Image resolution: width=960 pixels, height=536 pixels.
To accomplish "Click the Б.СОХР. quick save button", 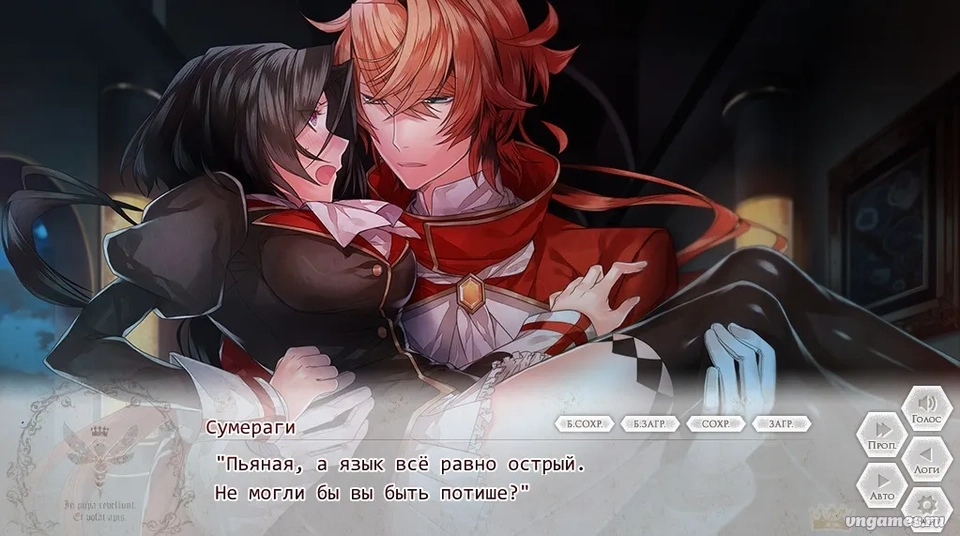I will [584, 424].
